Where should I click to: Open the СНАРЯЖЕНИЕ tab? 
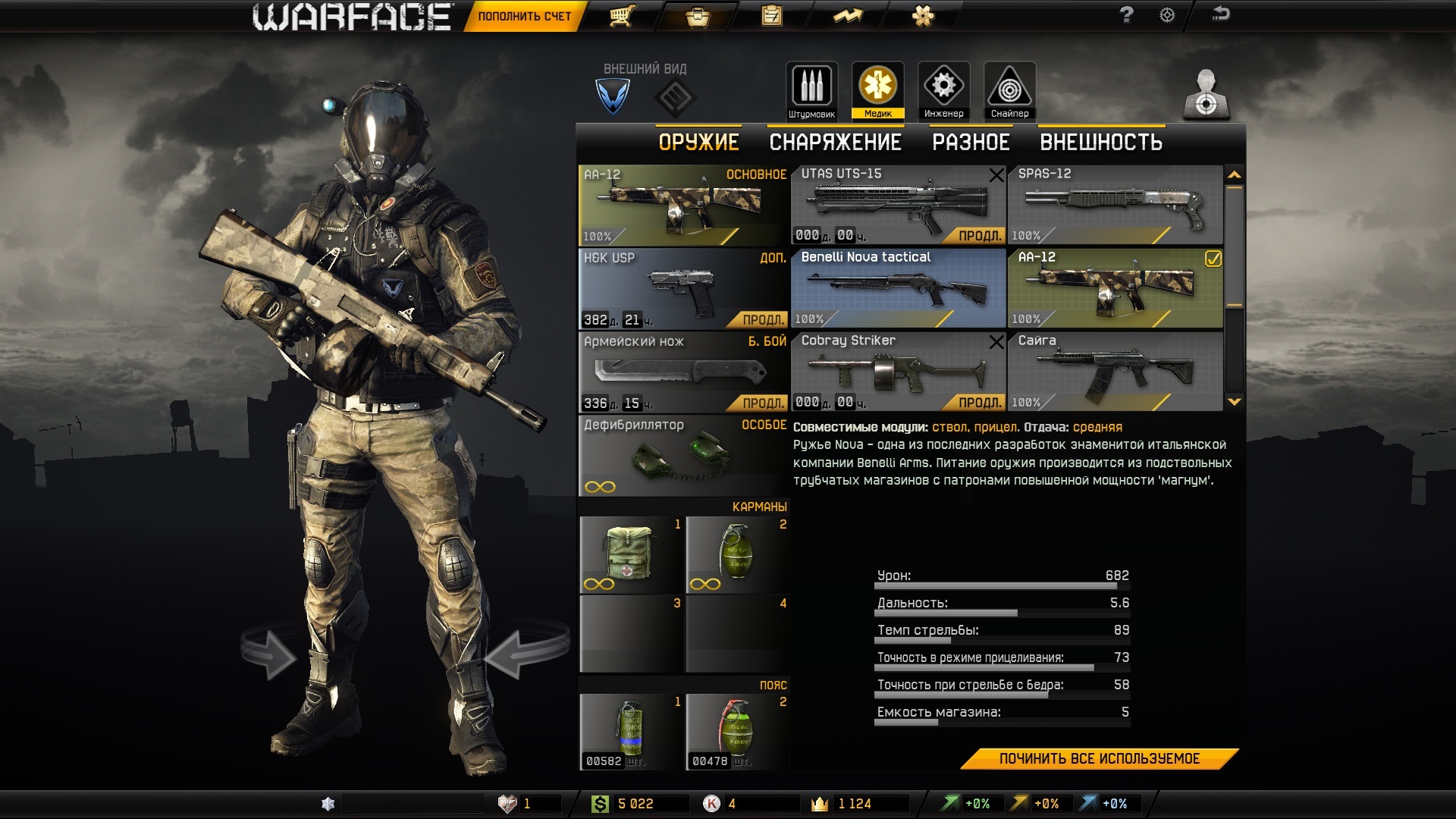(x=835, y=143)
